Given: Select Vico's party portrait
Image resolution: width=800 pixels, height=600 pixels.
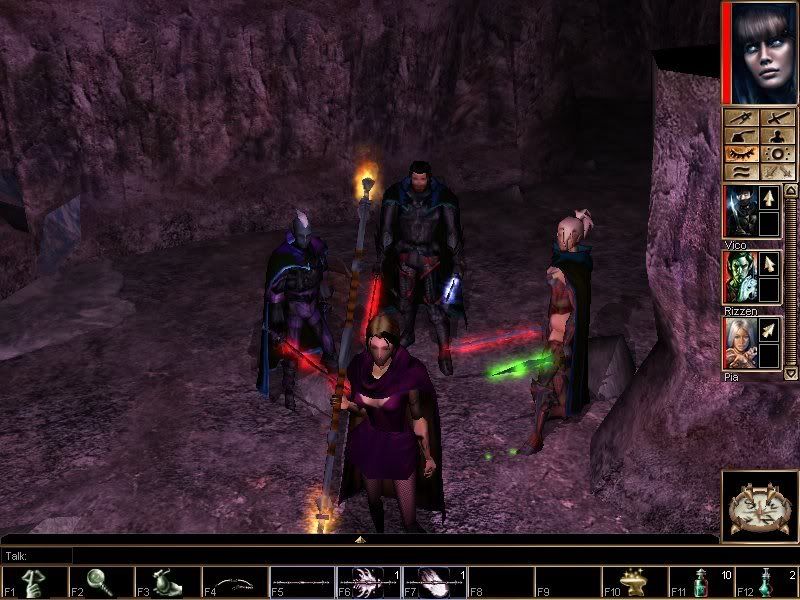Looking at the screenshot, I should (x=741, y=212).
